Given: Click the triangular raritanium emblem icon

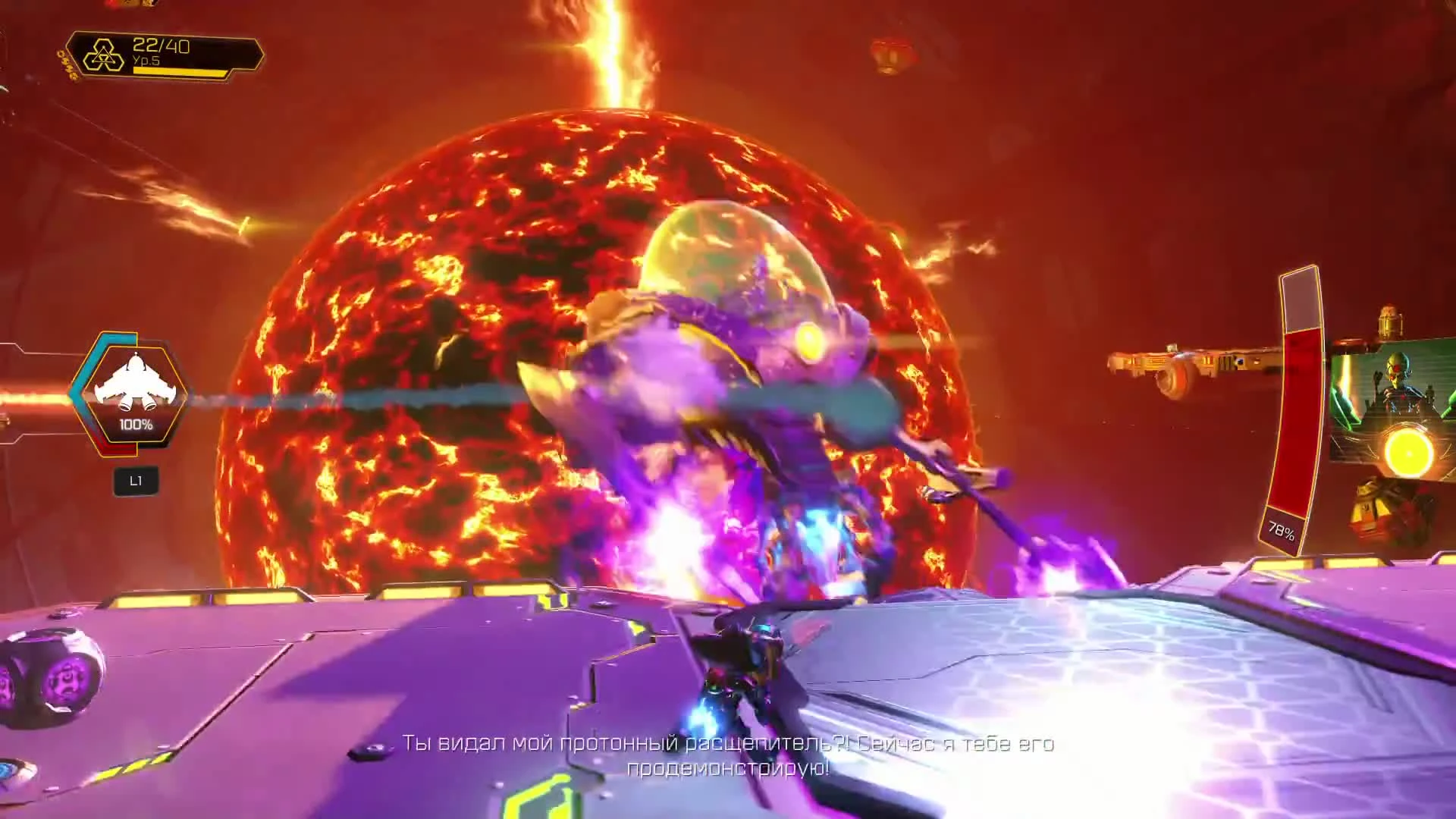Looking at the screenshot, I should click(106, 55).
